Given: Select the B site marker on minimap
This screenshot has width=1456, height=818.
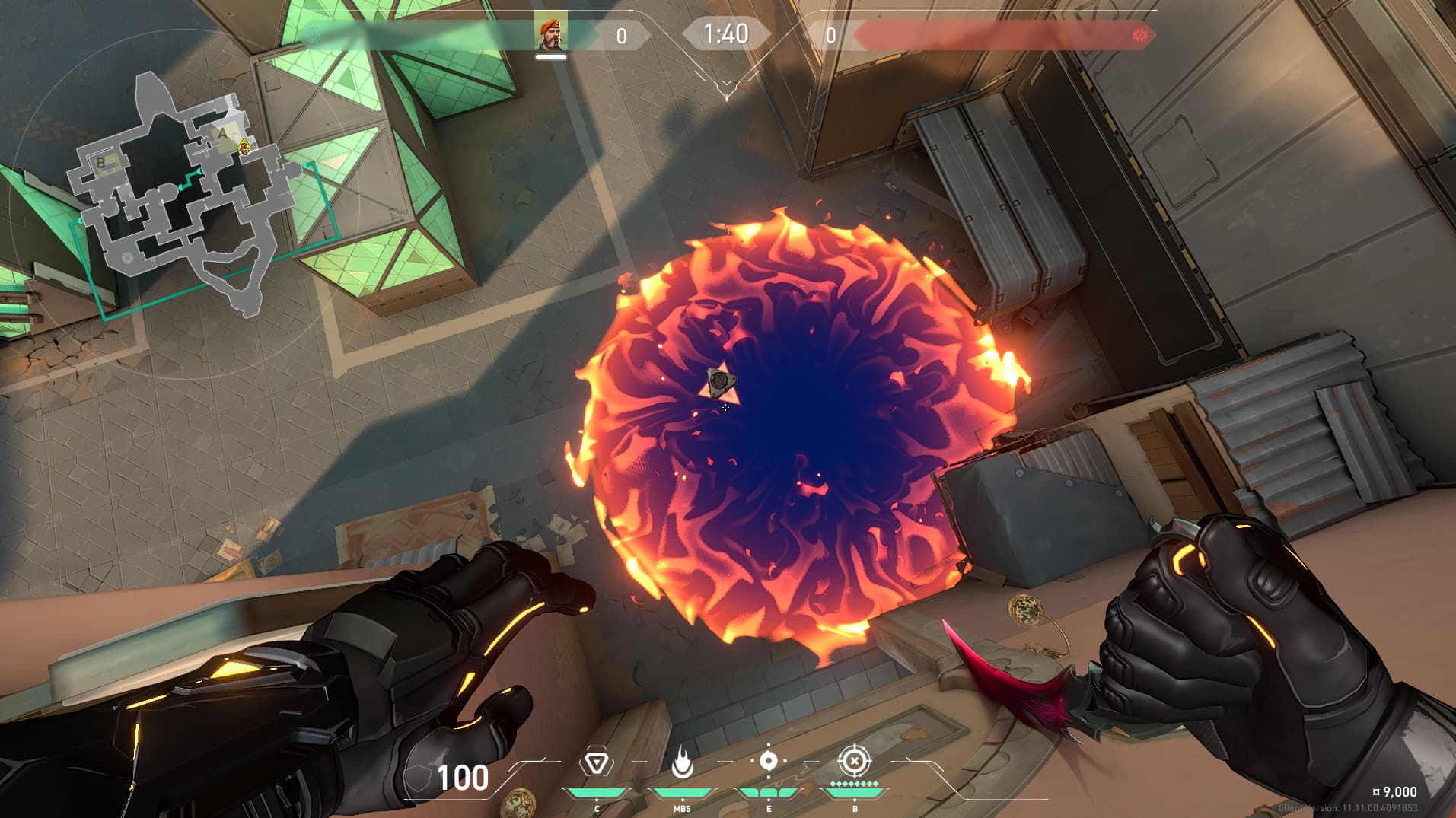Looking at the screenshot, I should coord(100,162).
